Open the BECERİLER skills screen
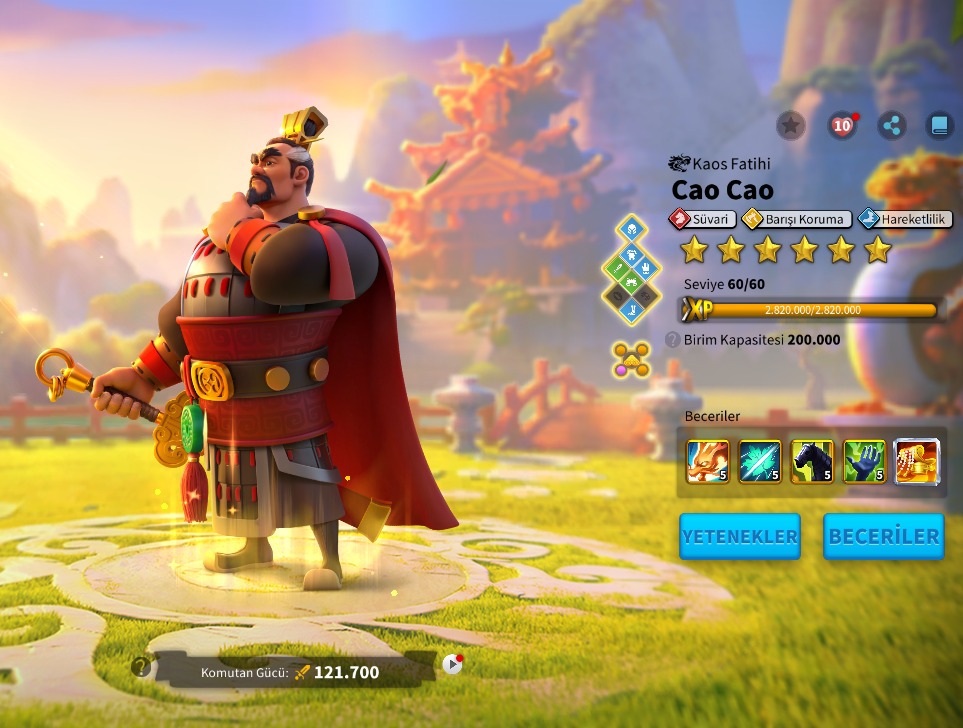 tap(883, 536)
